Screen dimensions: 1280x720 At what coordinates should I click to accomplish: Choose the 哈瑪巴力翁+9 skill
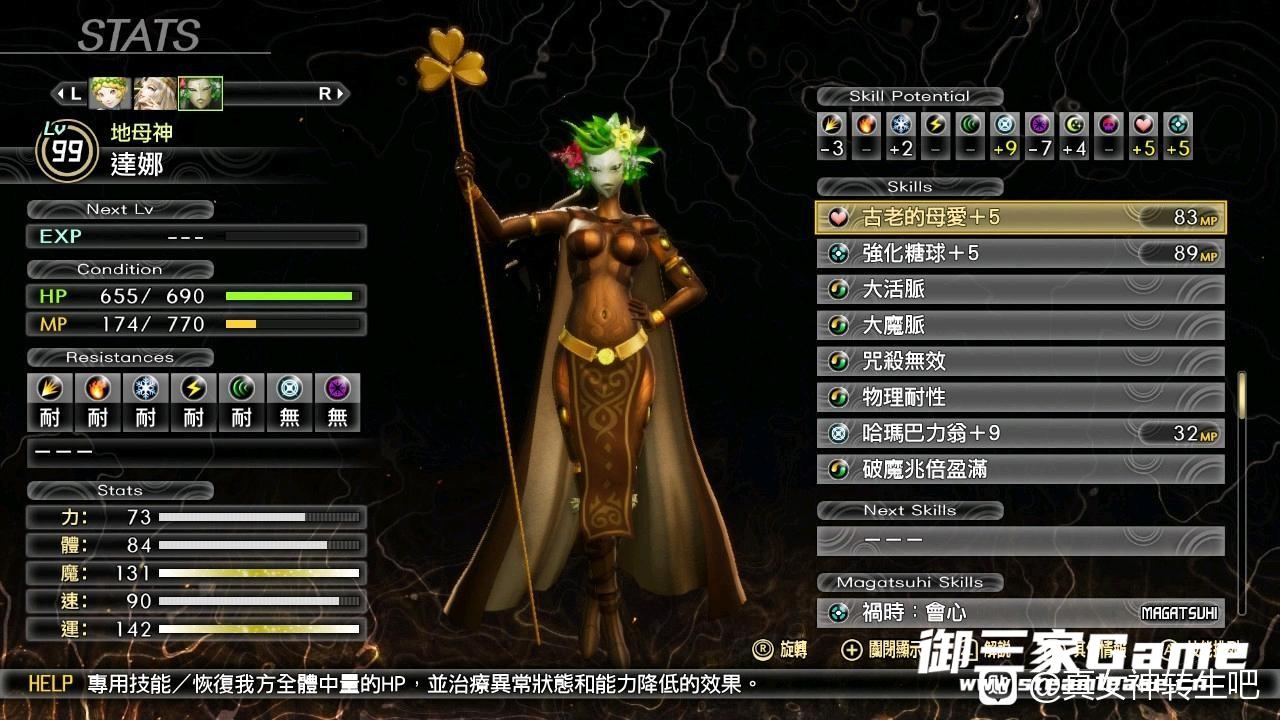pyautogui.click(x=1020, y=433)
